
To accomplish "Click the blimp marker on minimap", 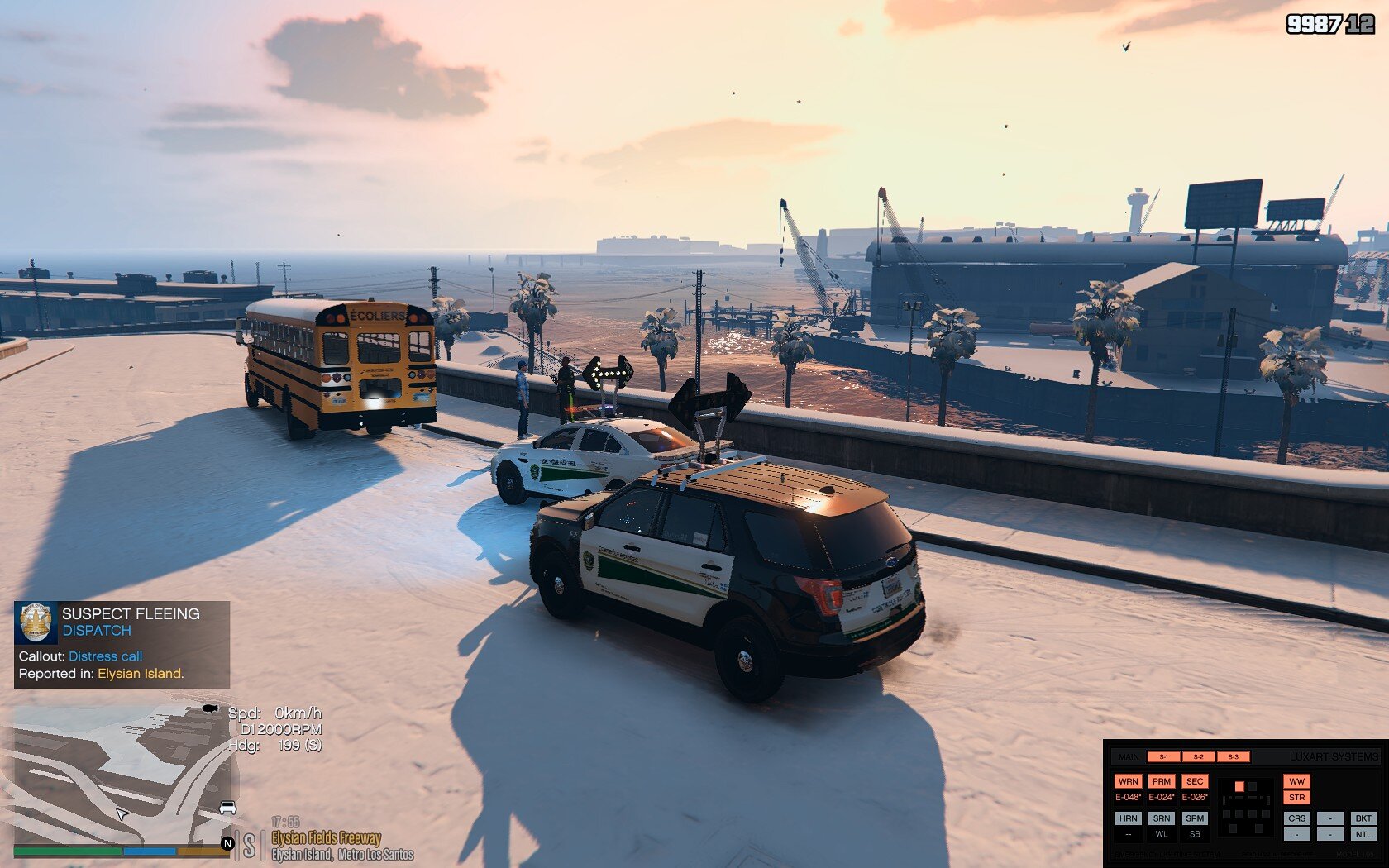I will (x=210, y=709).
